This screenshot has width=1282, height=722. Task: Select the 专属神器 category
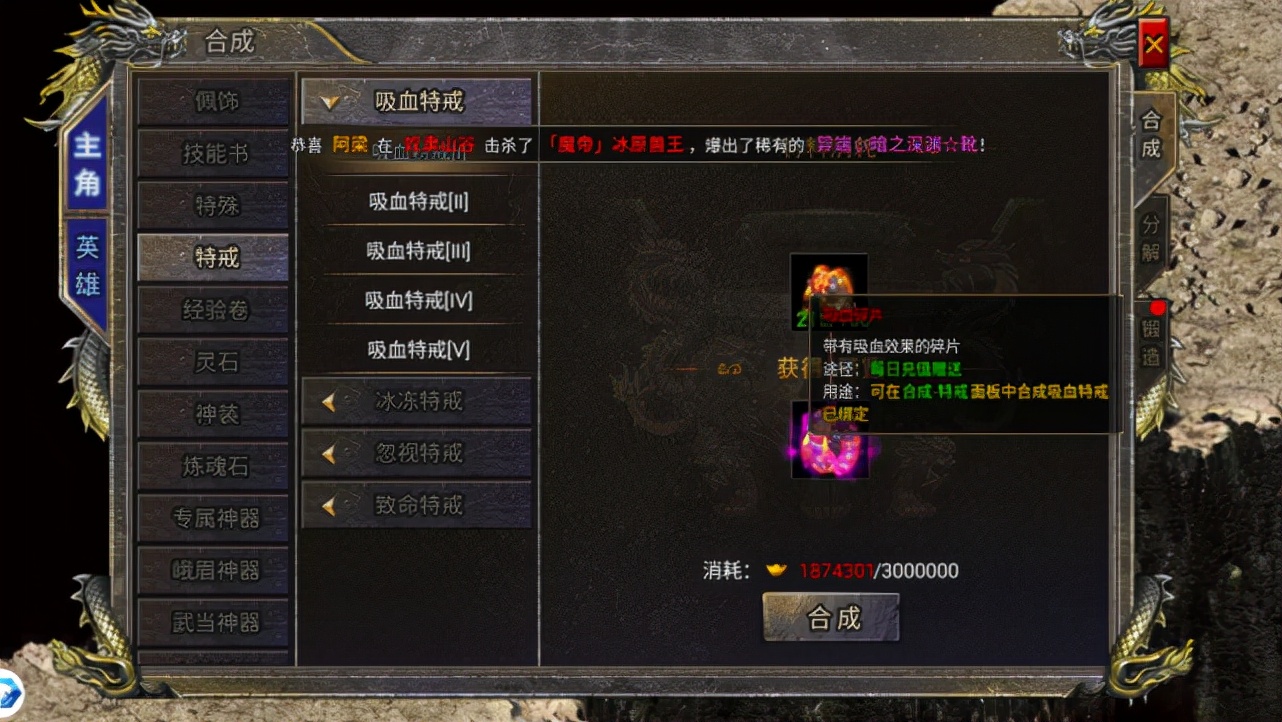tap(214, 518)
